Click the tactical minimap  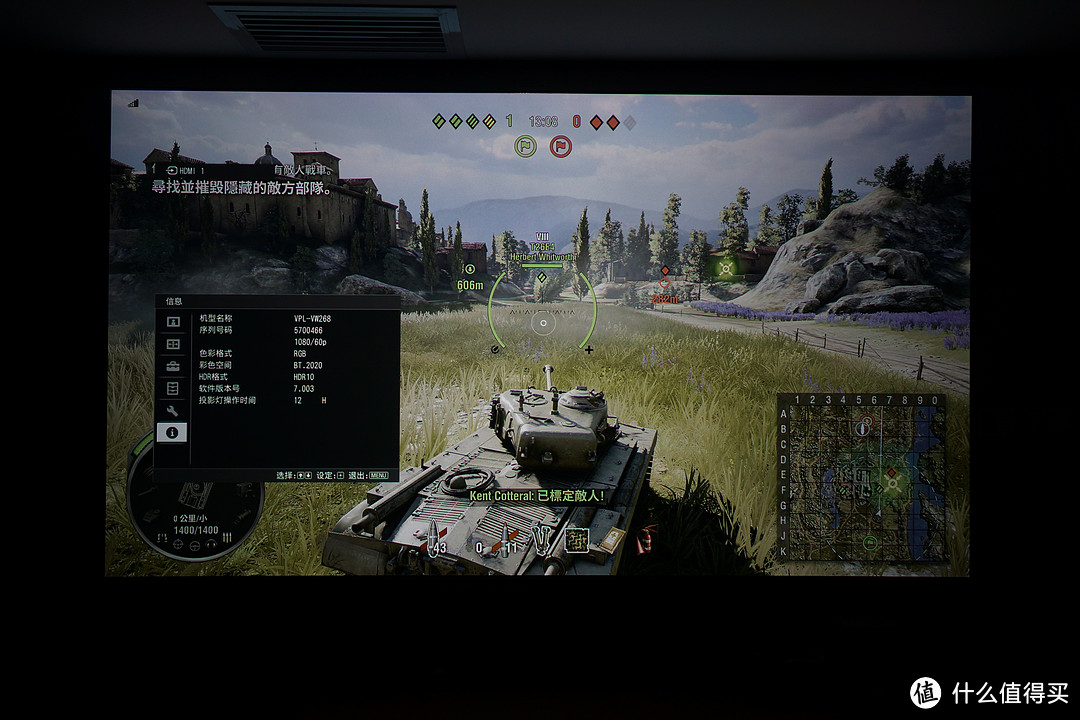pyautogui.click(x=860, y=477)
